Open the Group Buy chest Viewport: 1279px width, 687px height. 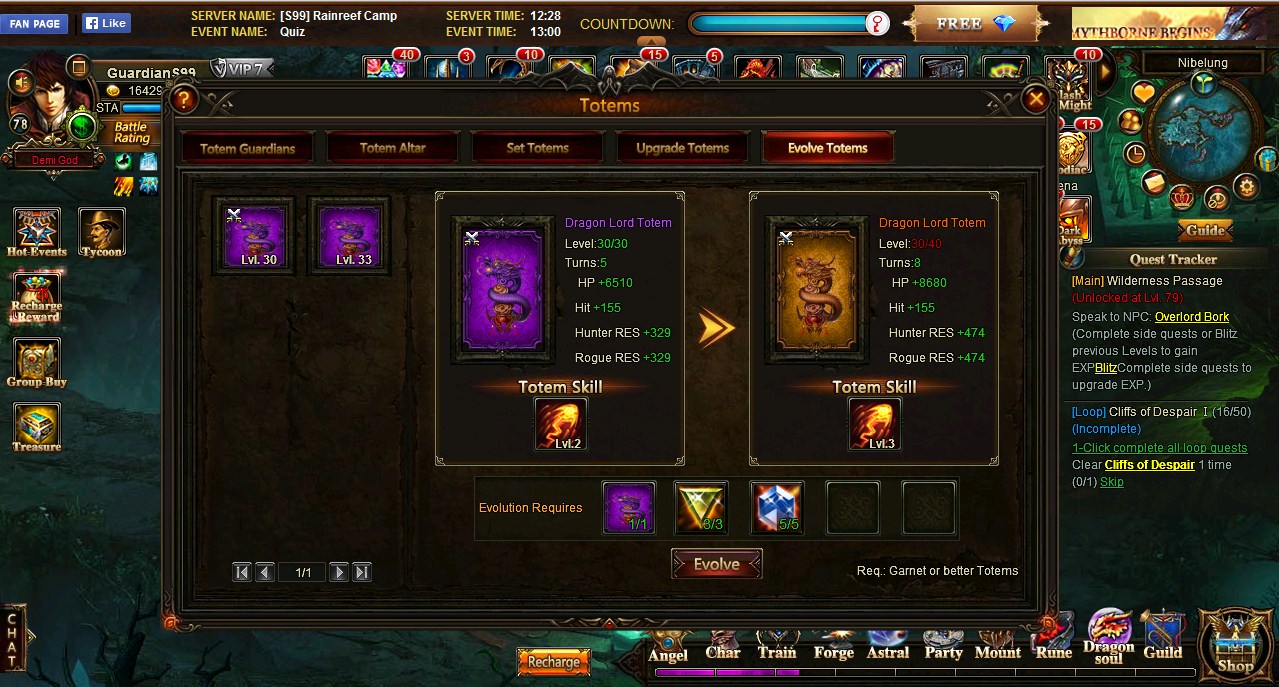click(37, 363)
